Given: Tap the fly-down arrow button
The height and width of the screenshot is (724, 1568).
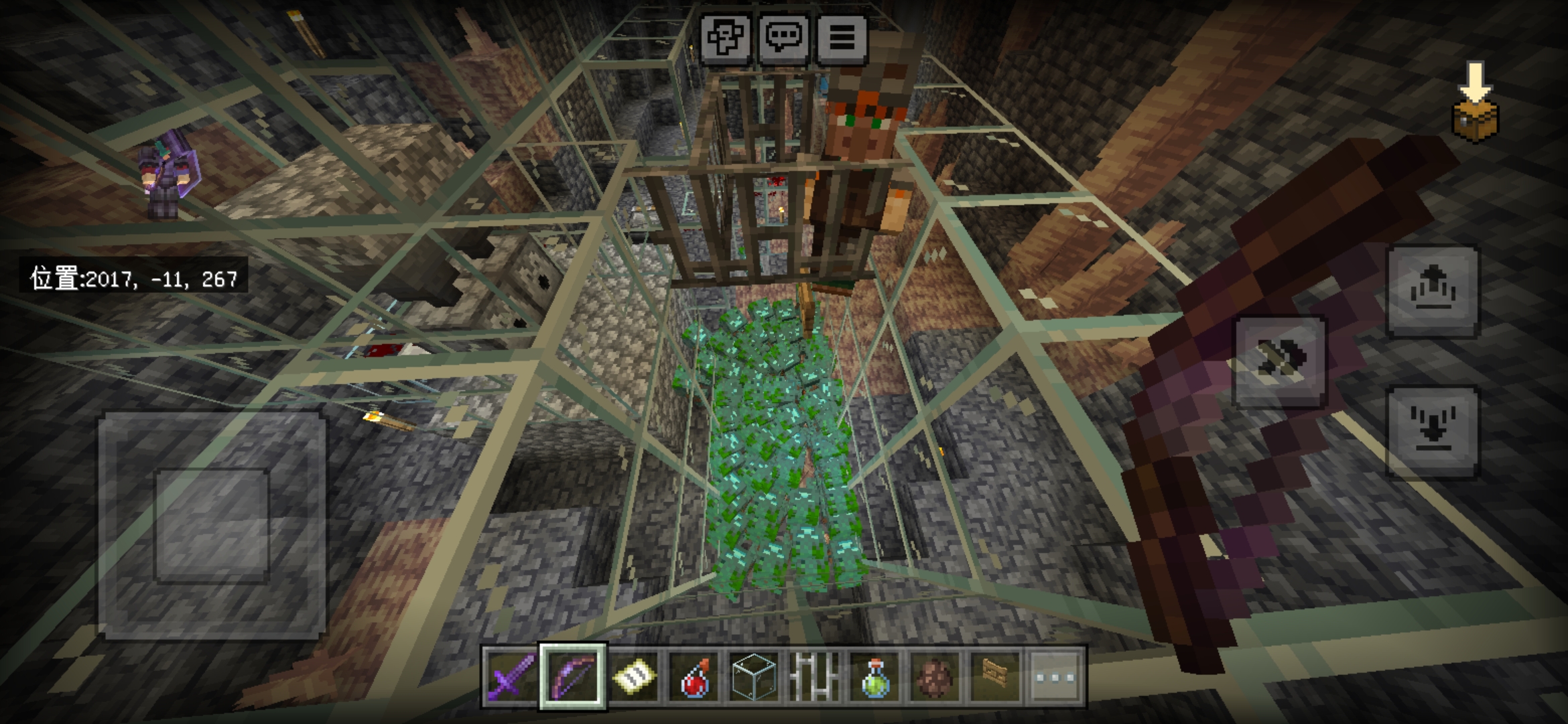Looking at the screenshot, I should pos(1433,432).
